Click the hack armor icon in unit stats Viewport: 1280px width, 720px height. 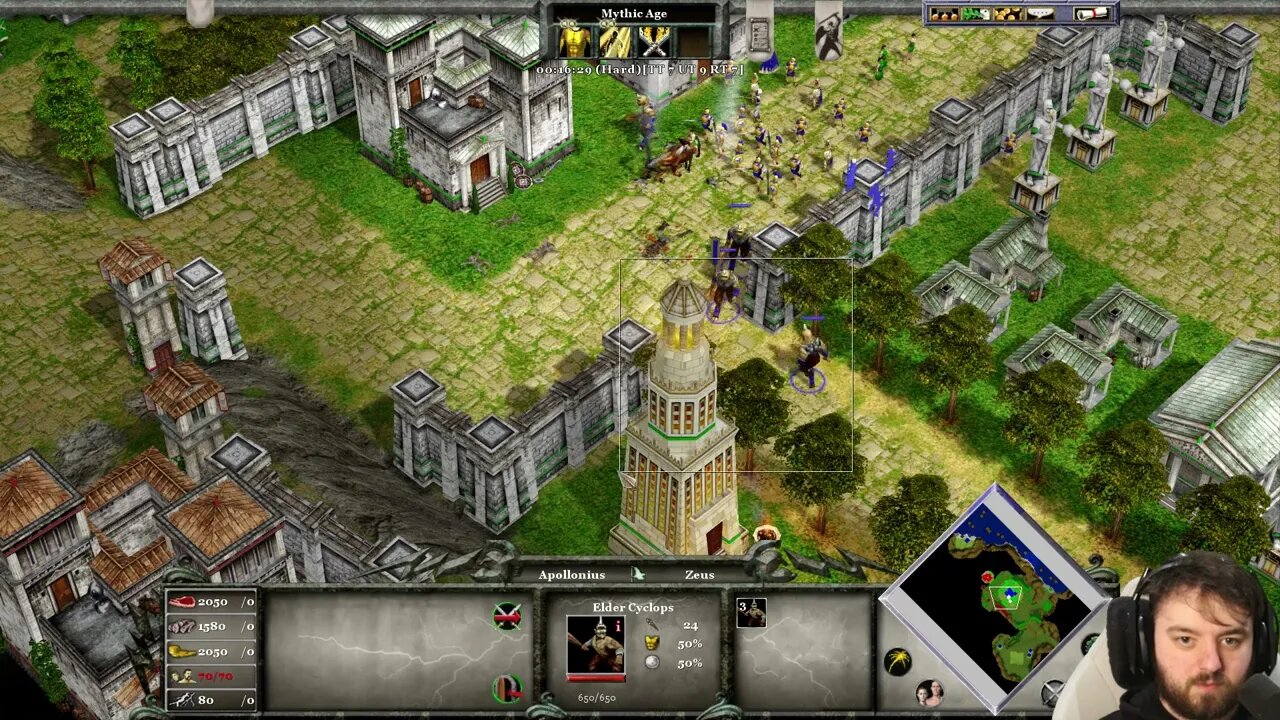pos(651,642)
